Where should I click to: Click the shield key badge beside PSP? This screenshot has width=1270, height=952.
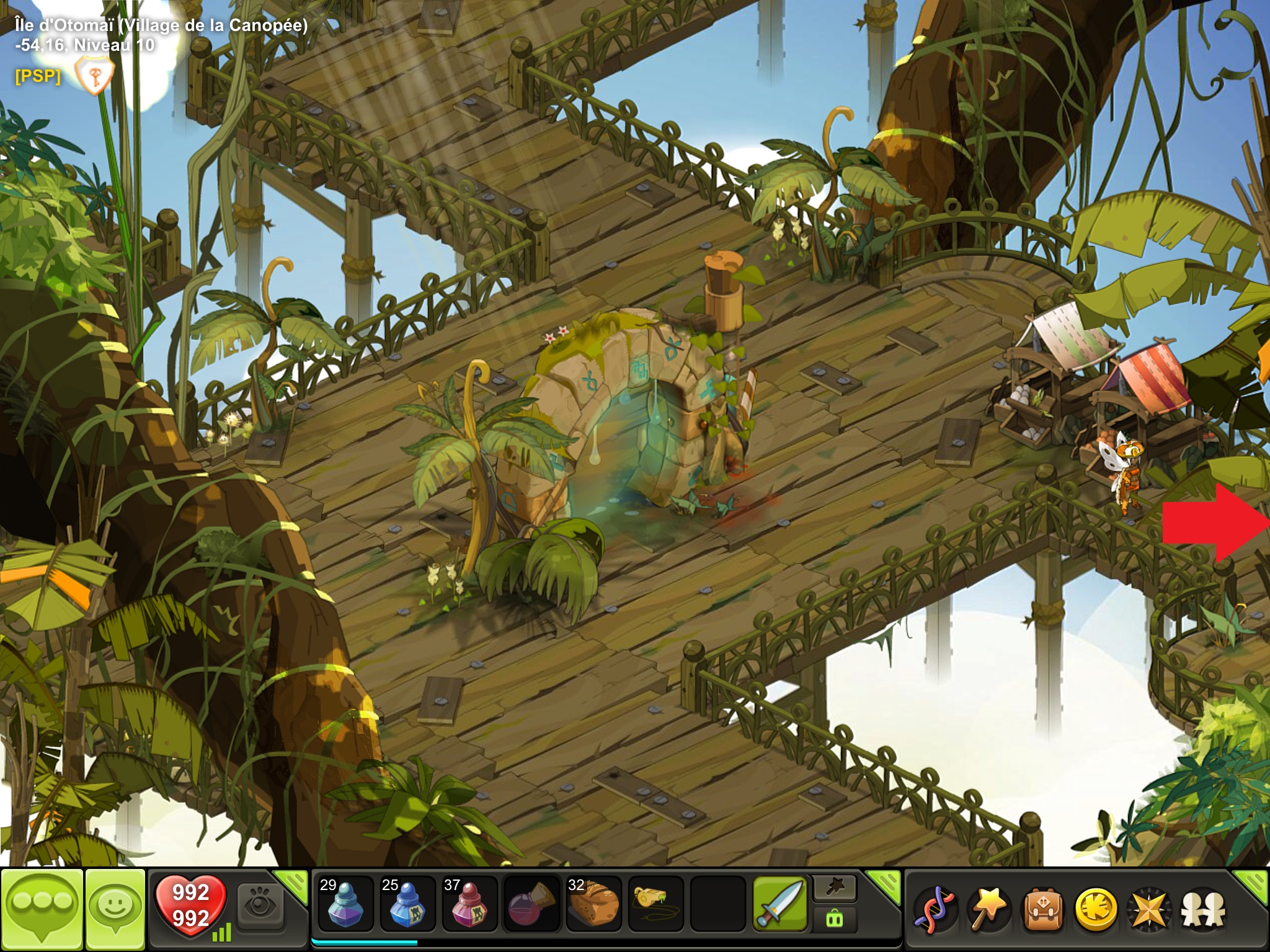click(94, 76)
